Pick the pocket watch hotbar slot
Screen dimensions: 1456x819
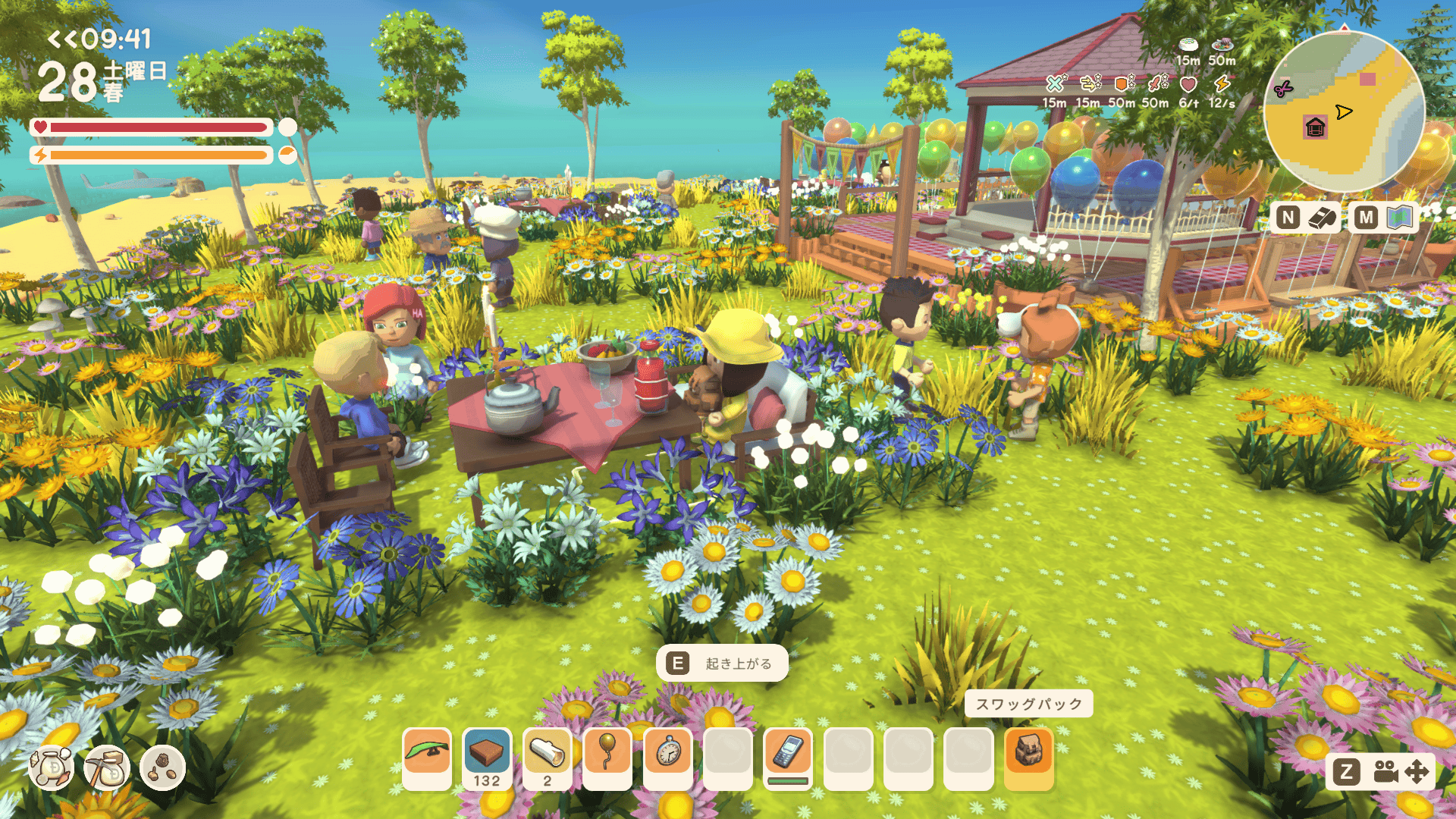click(x=667, y=758)
